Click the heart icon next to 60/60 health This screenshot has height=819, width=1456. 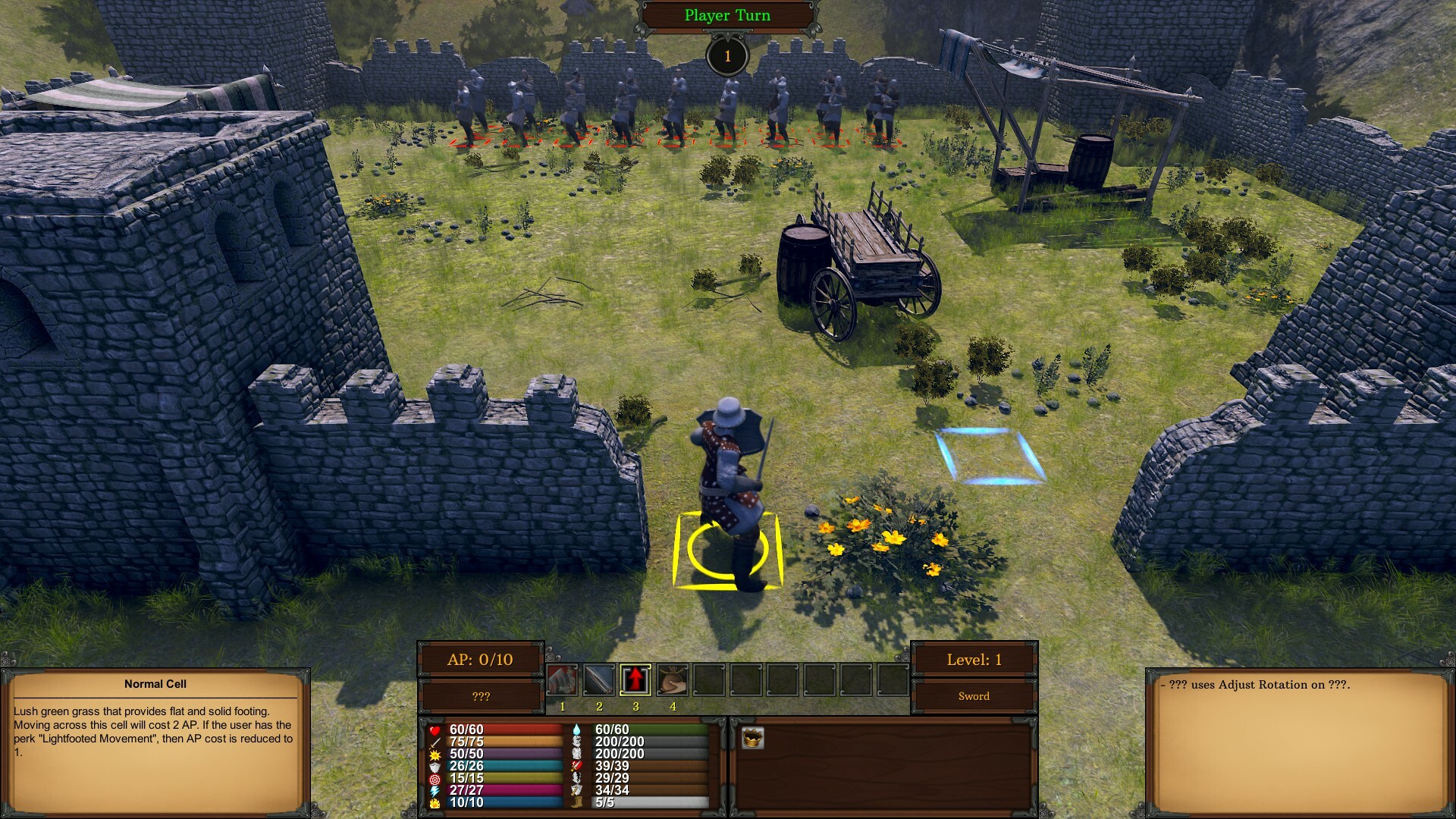click(435, 730)
